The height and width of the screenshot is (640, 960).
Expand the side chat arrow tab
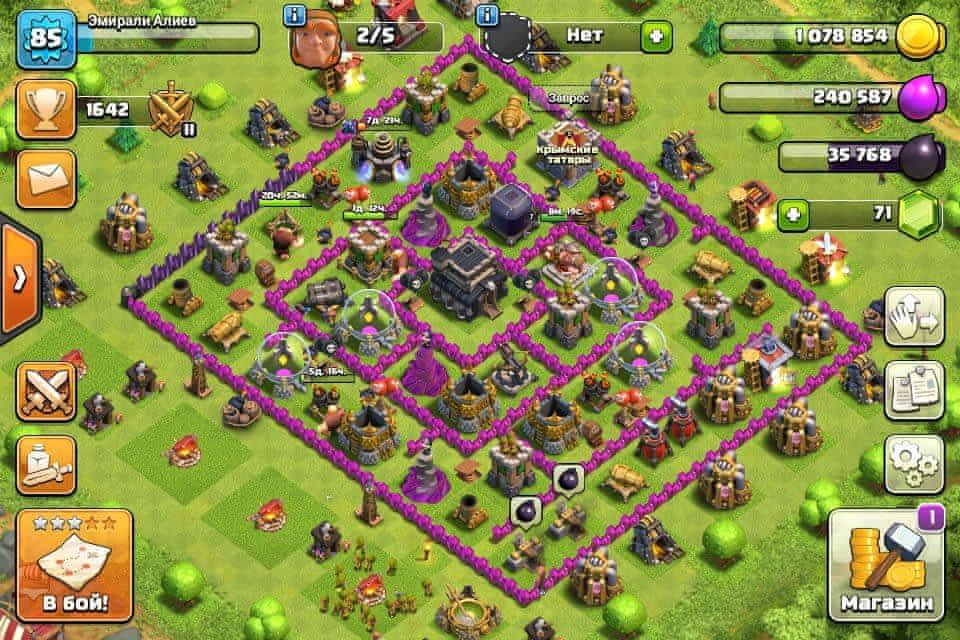click(18, 278)
